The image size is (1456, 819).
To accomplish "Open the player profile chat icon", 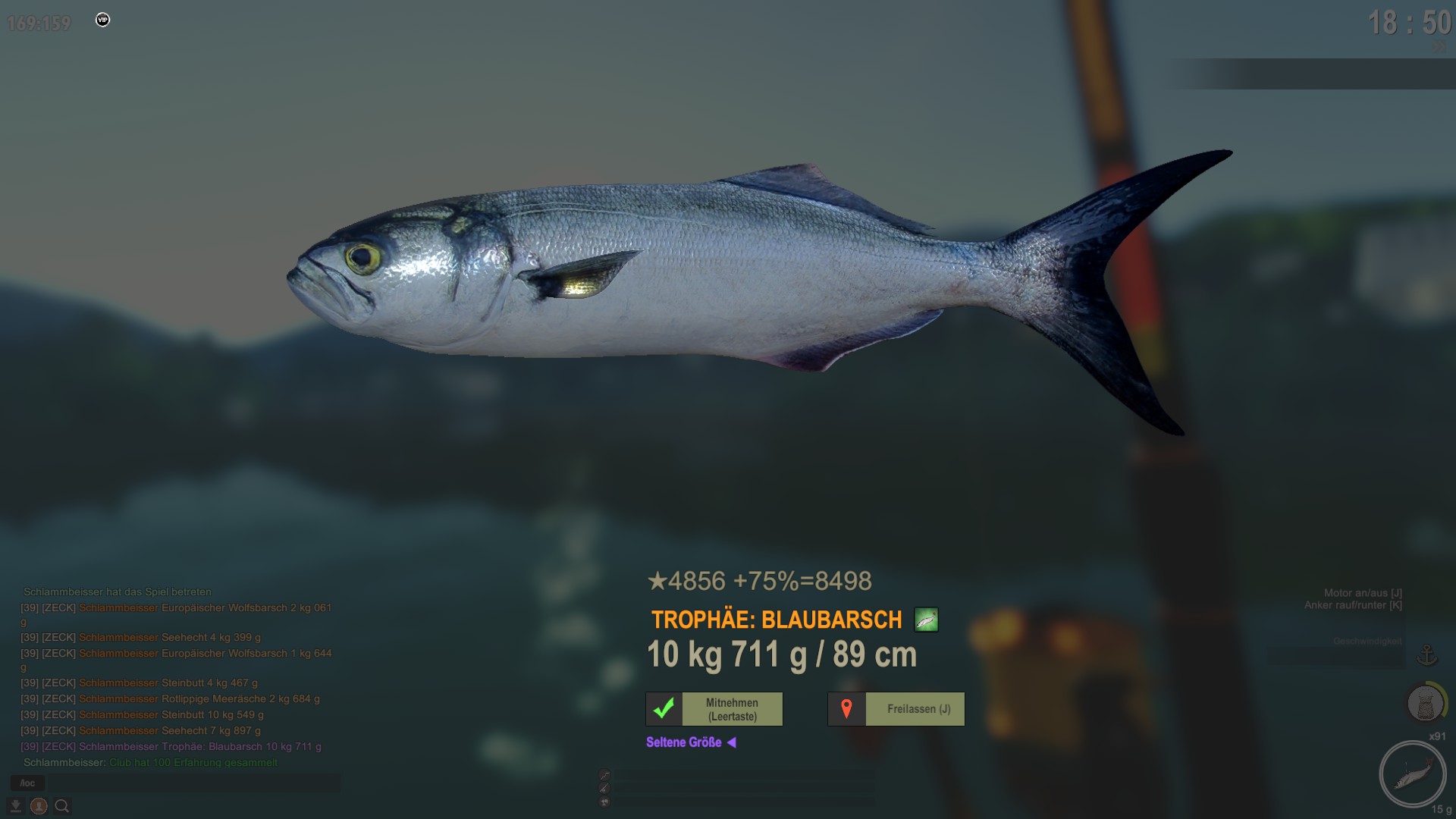I will click(x=39, y=806).
